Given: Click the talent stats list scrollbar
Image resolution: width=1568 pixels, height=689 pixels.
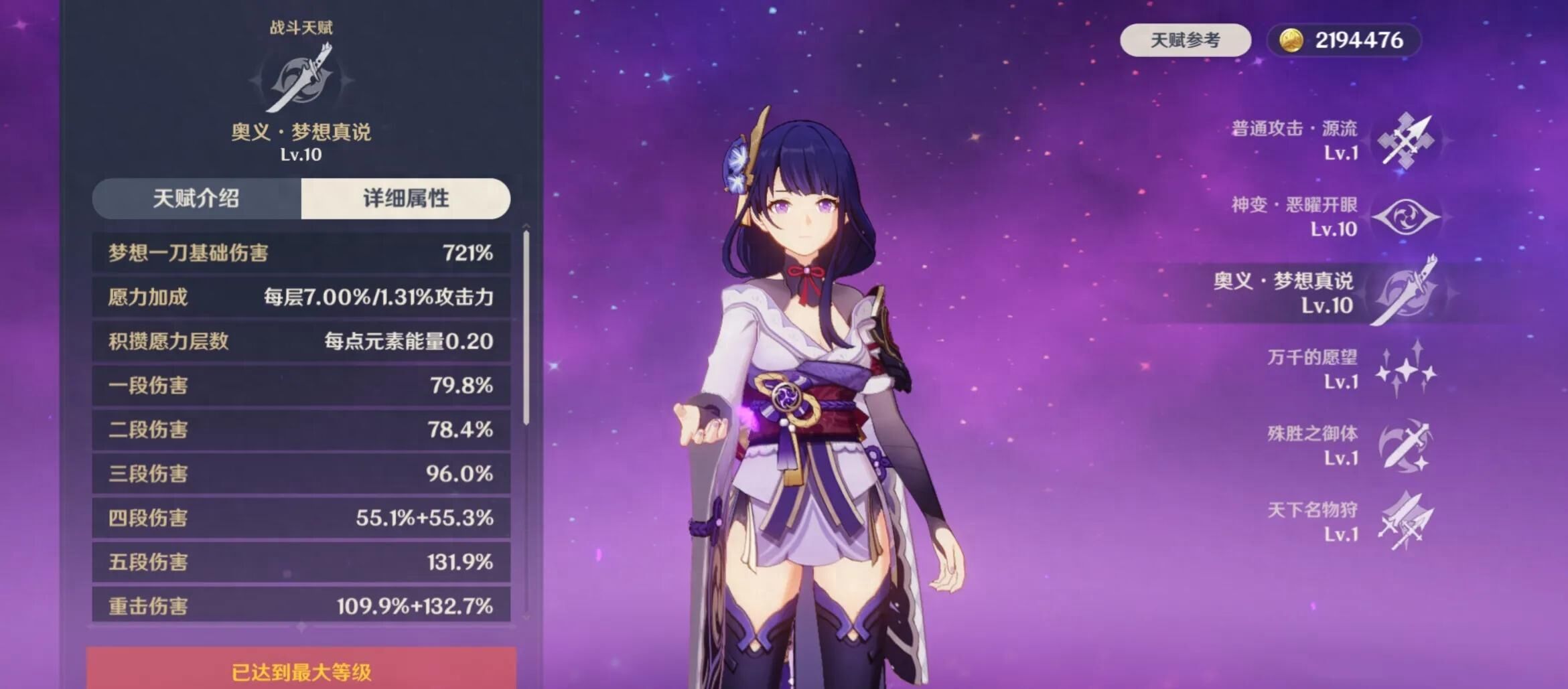Looking at the screenshot, I should pos(526,328).
